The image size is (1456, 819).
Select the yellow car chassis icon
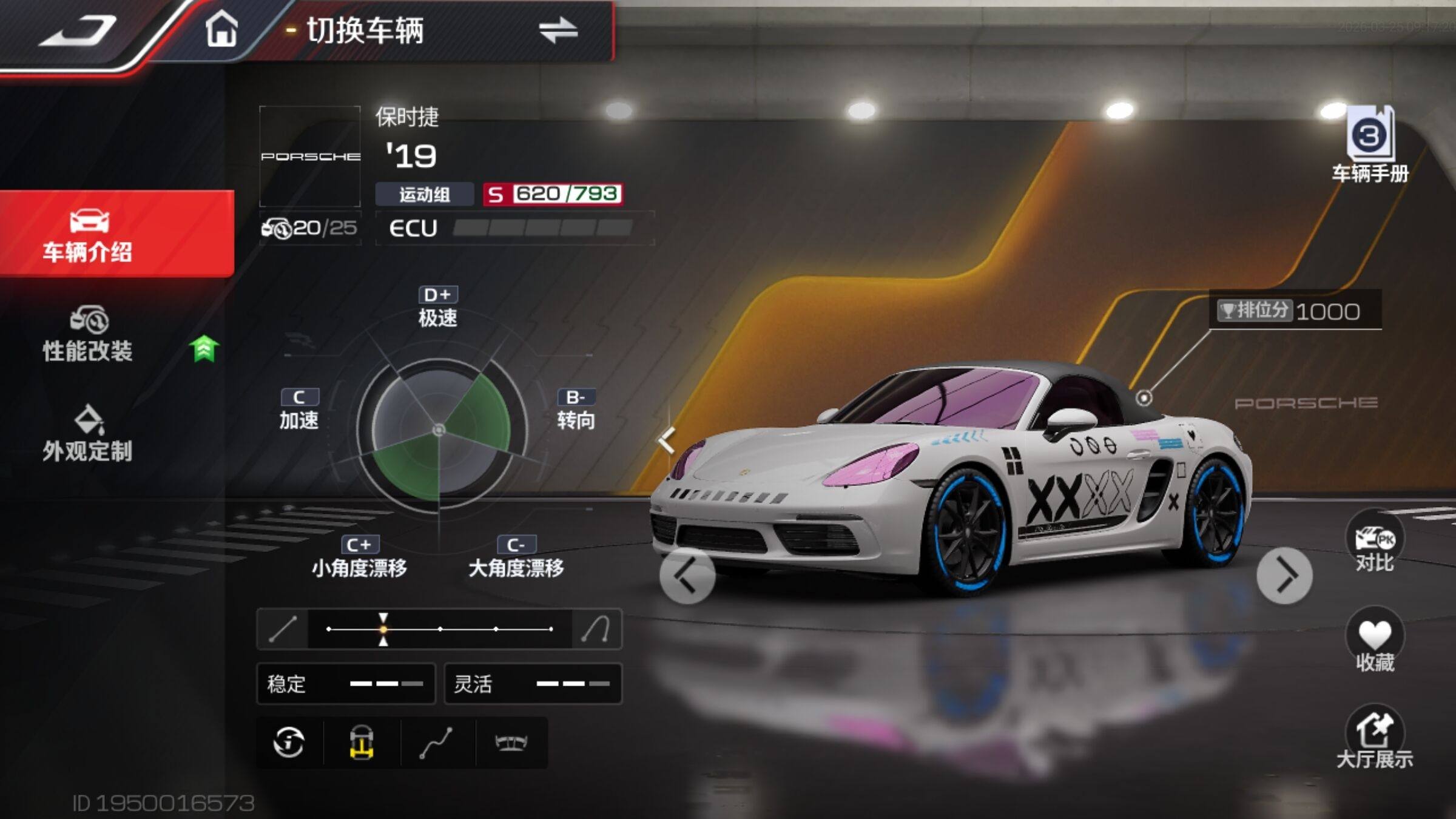[x=362, y=742]
